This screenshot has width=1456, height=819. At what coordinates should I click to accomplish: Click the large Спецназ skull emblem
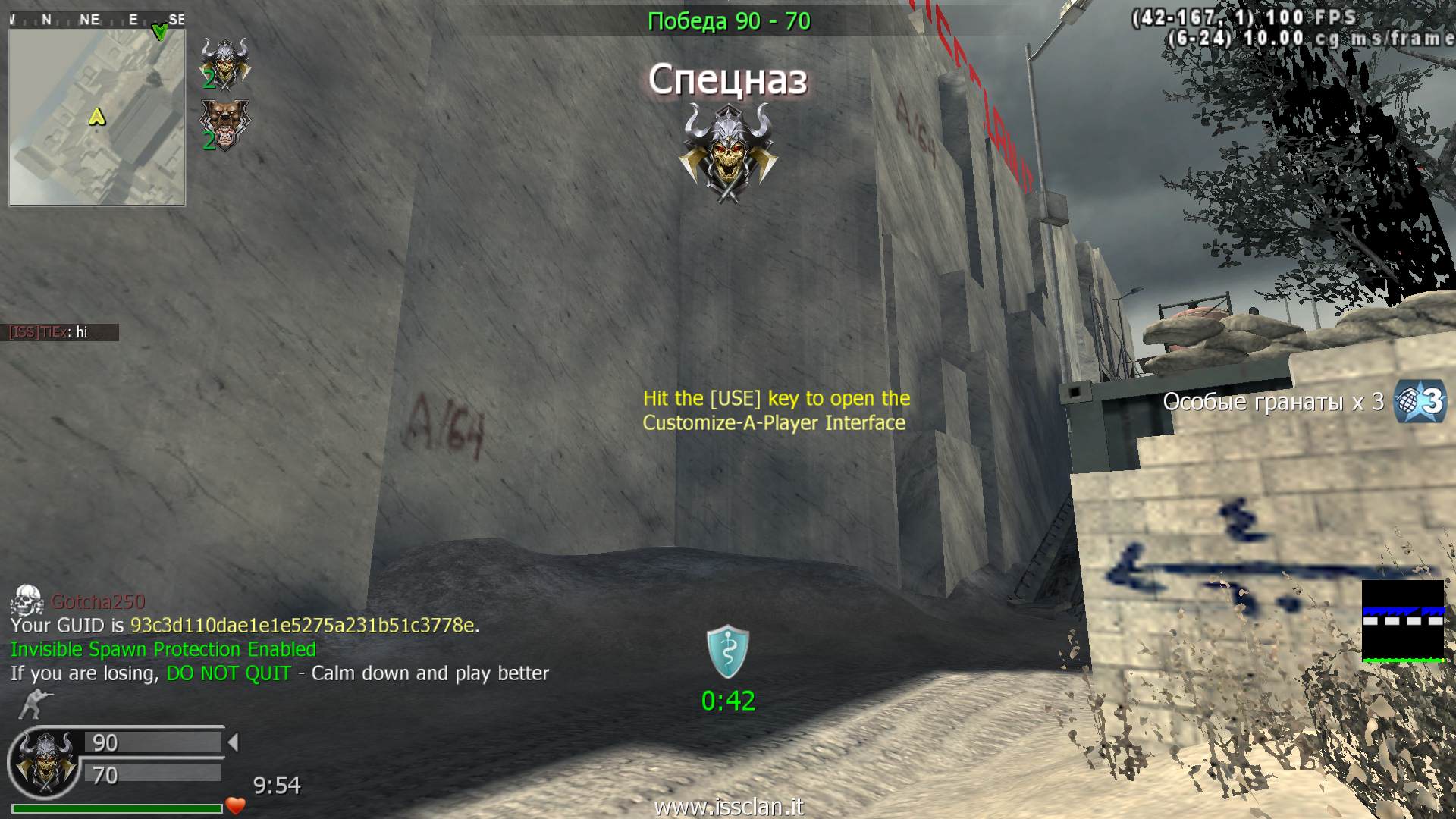tap(728, 154)
